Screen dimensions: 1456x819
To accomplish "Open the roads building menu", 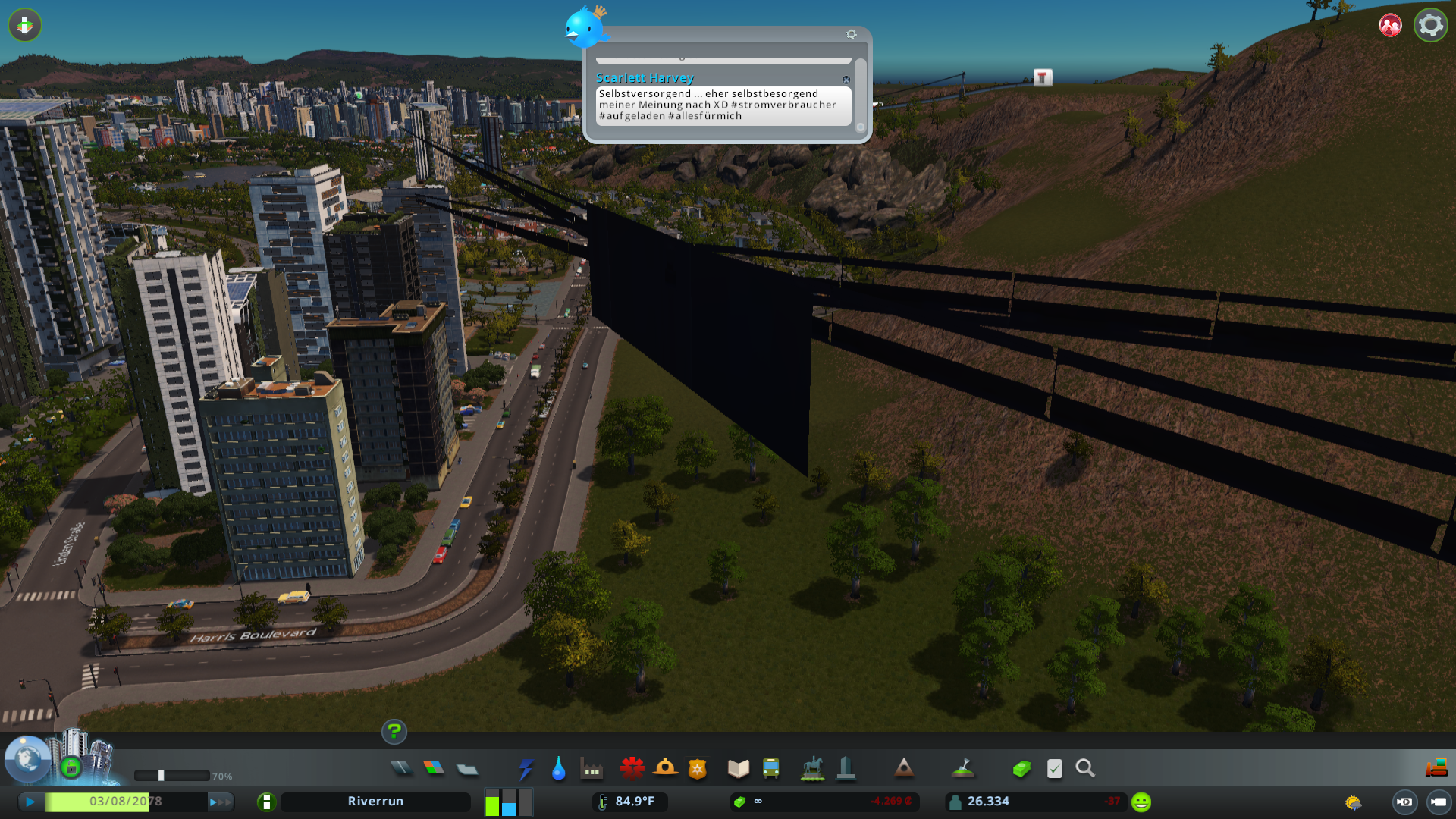I will [x=402, y=768].
